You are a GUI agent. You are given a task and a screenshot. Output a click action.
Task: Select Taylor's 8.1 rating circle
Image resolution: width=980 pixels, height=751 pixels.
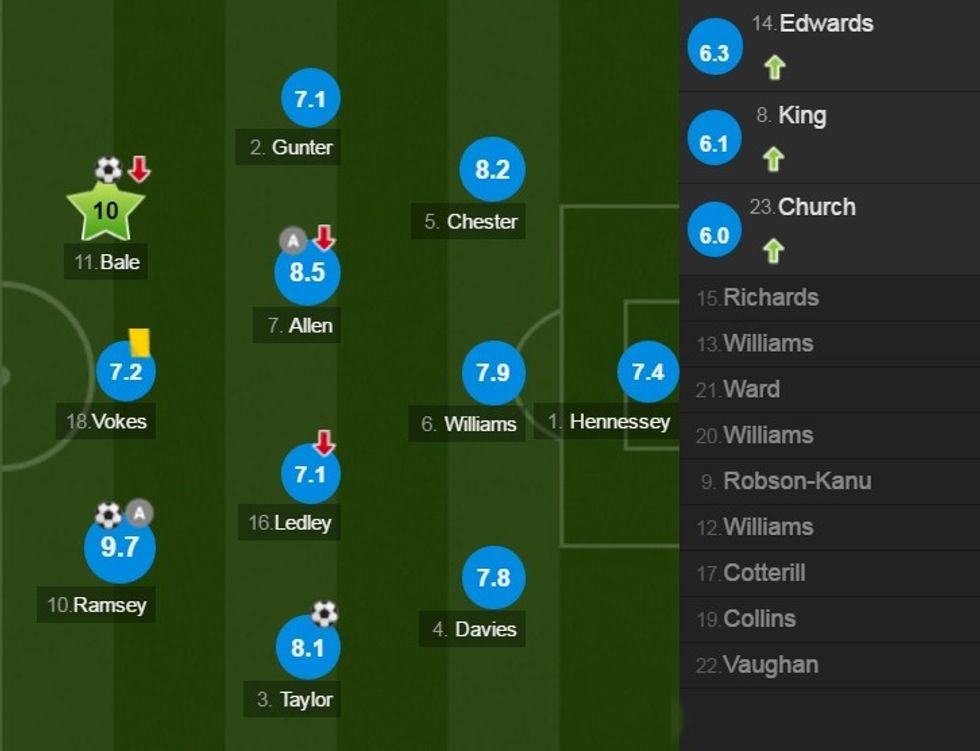[308, 648]
